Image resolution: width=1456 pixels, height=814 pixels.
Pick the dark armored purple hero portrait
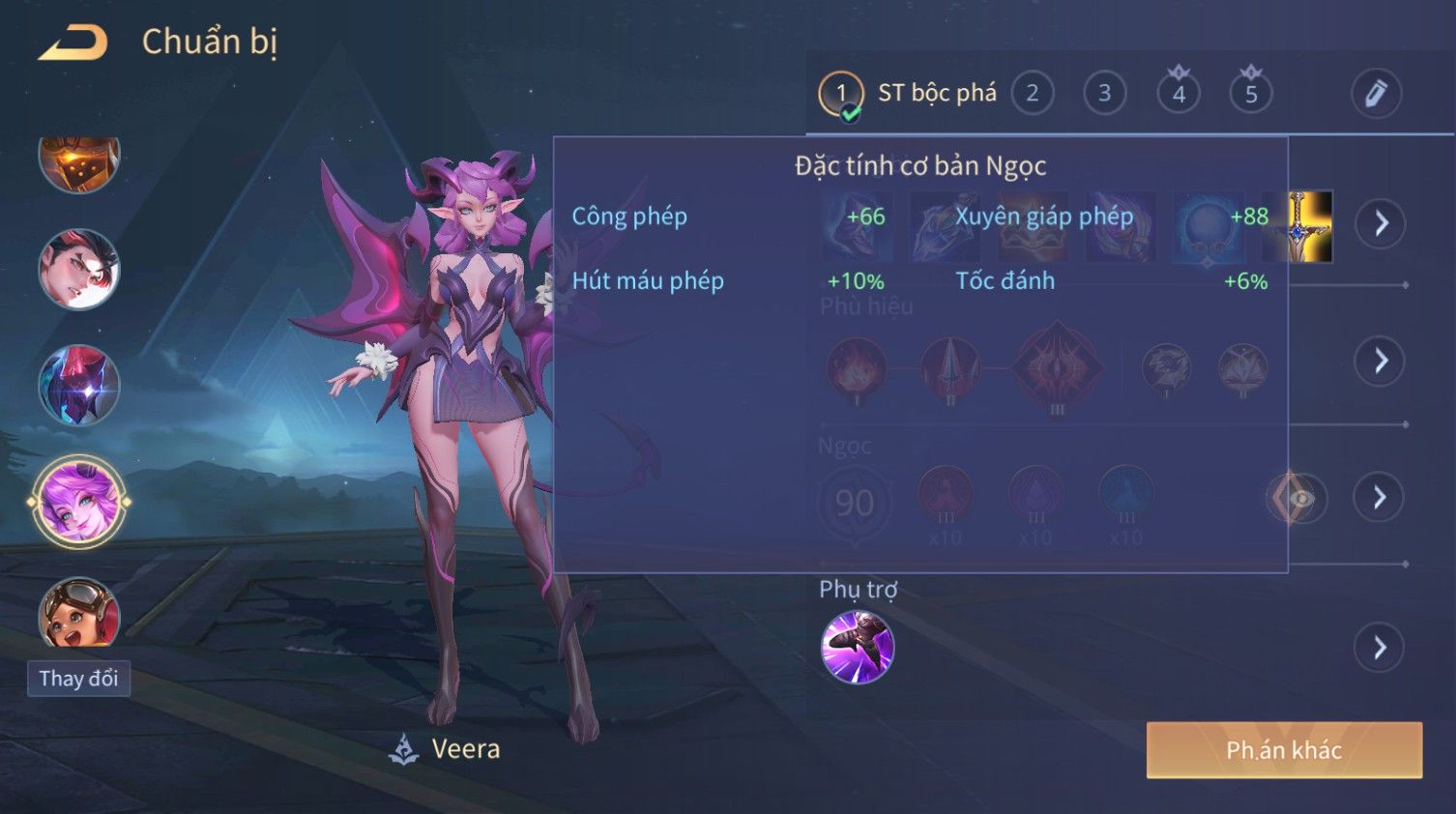[x=79, y=386]
